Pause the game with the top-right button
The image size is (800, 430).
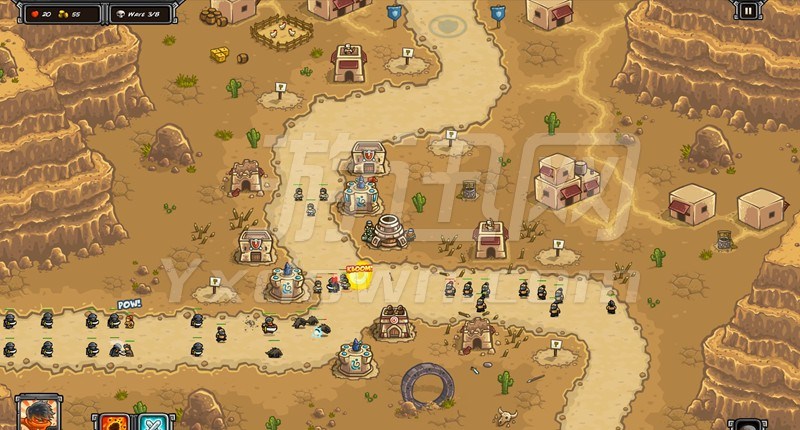pyautogui.click(x=747, y=11)
